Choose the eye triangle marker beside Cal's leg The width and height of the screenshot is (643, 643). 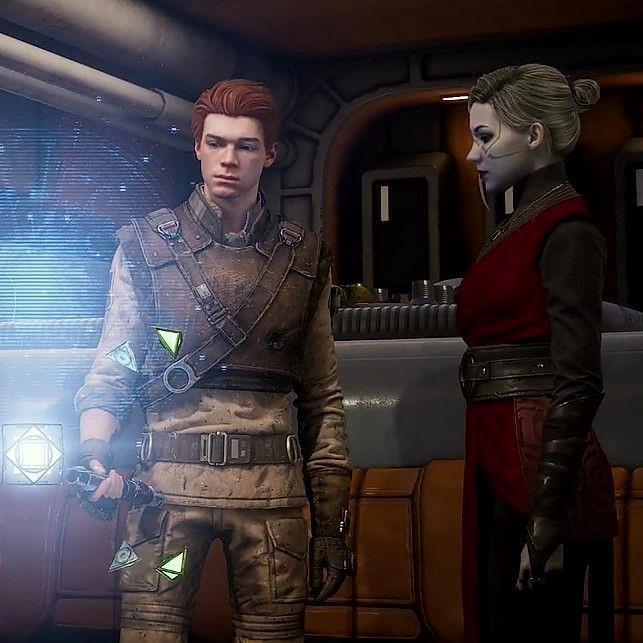125,555
